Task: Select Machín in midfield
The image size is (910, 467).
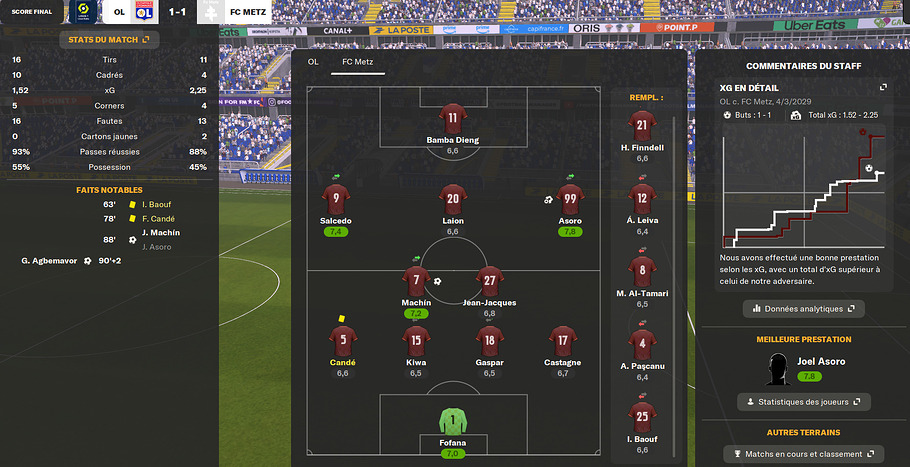Action: pyautogui.click(x=416, y=281)
